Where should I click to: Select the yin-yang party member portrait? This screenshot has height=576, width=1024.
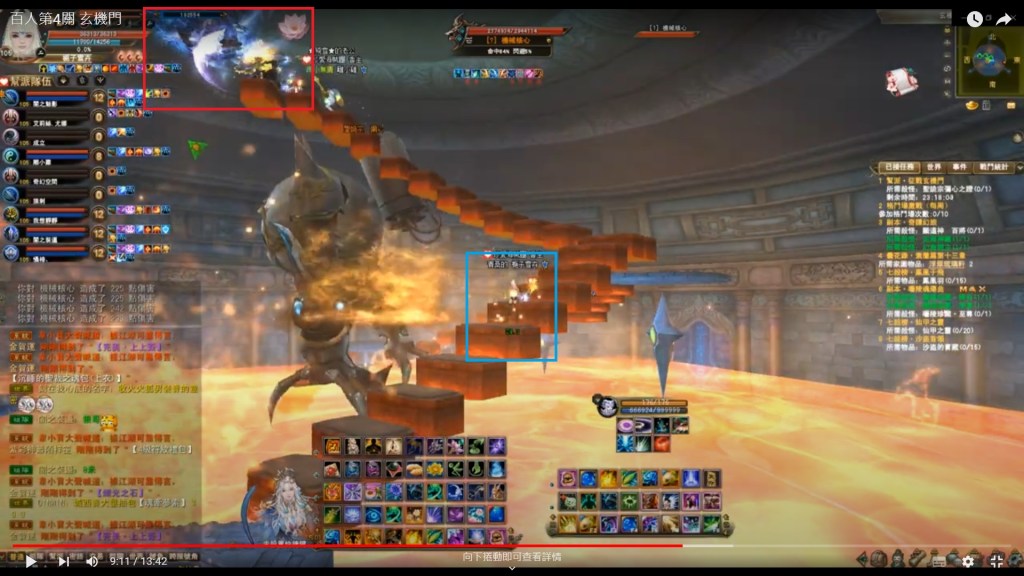(11, 156)
